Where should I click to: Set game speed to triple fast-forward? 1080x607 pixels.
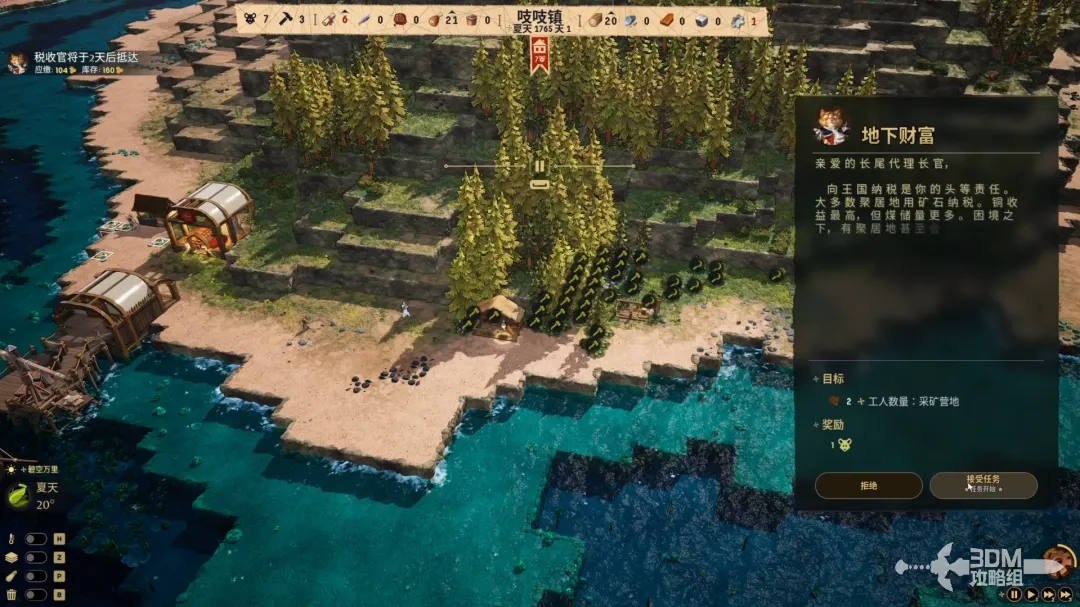tap(1066, 594)
